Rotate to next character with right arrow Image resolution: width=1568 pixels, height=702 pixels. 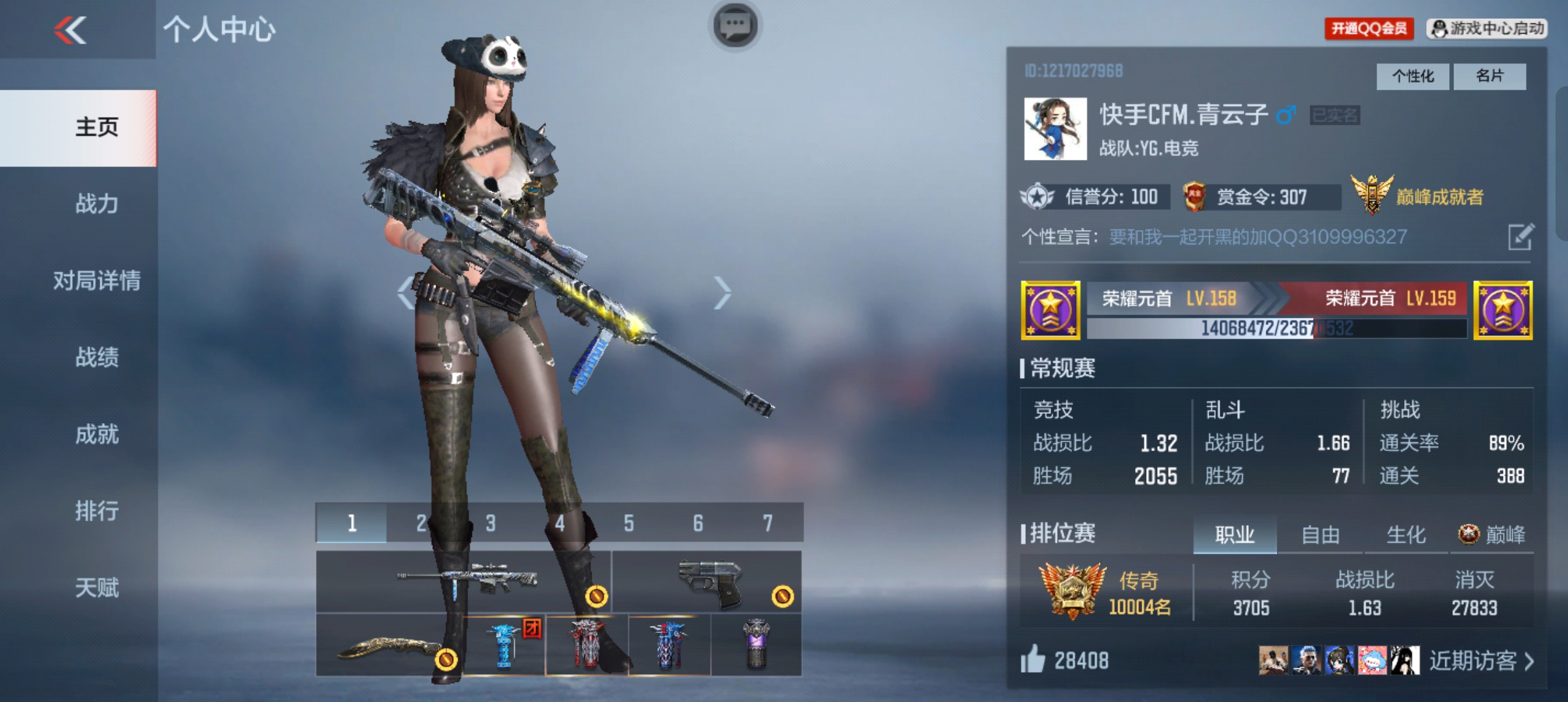(722, 293)
